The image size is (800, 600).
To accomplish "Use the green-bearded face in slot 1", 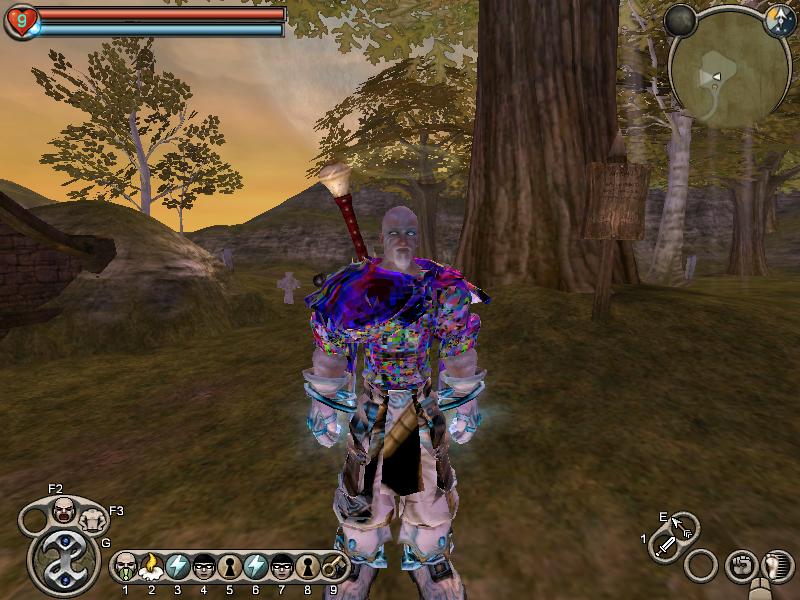I will [x=125, y=567].
